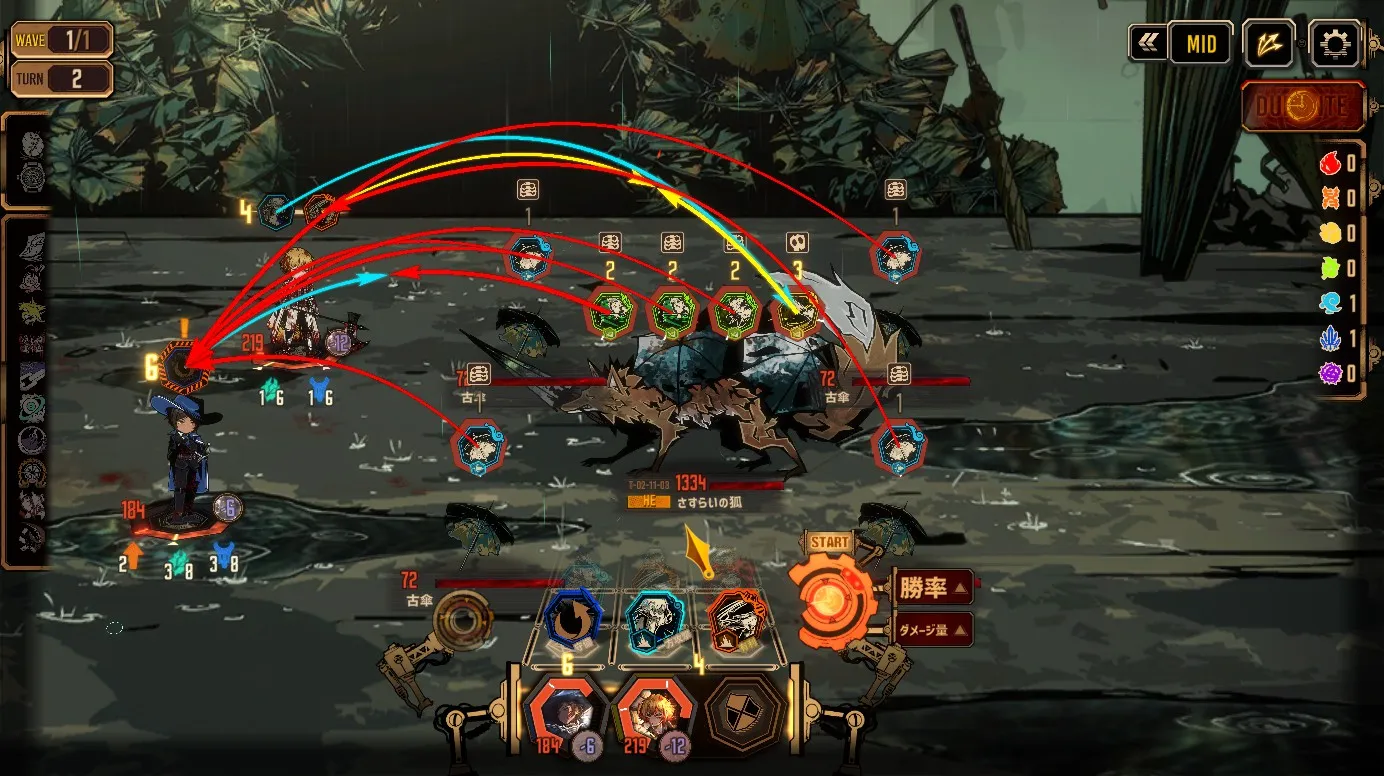The width and height of the screenshot is (1384, 776).
Task: Change the MID battle speed setting
Action: tap(1200, 44)
